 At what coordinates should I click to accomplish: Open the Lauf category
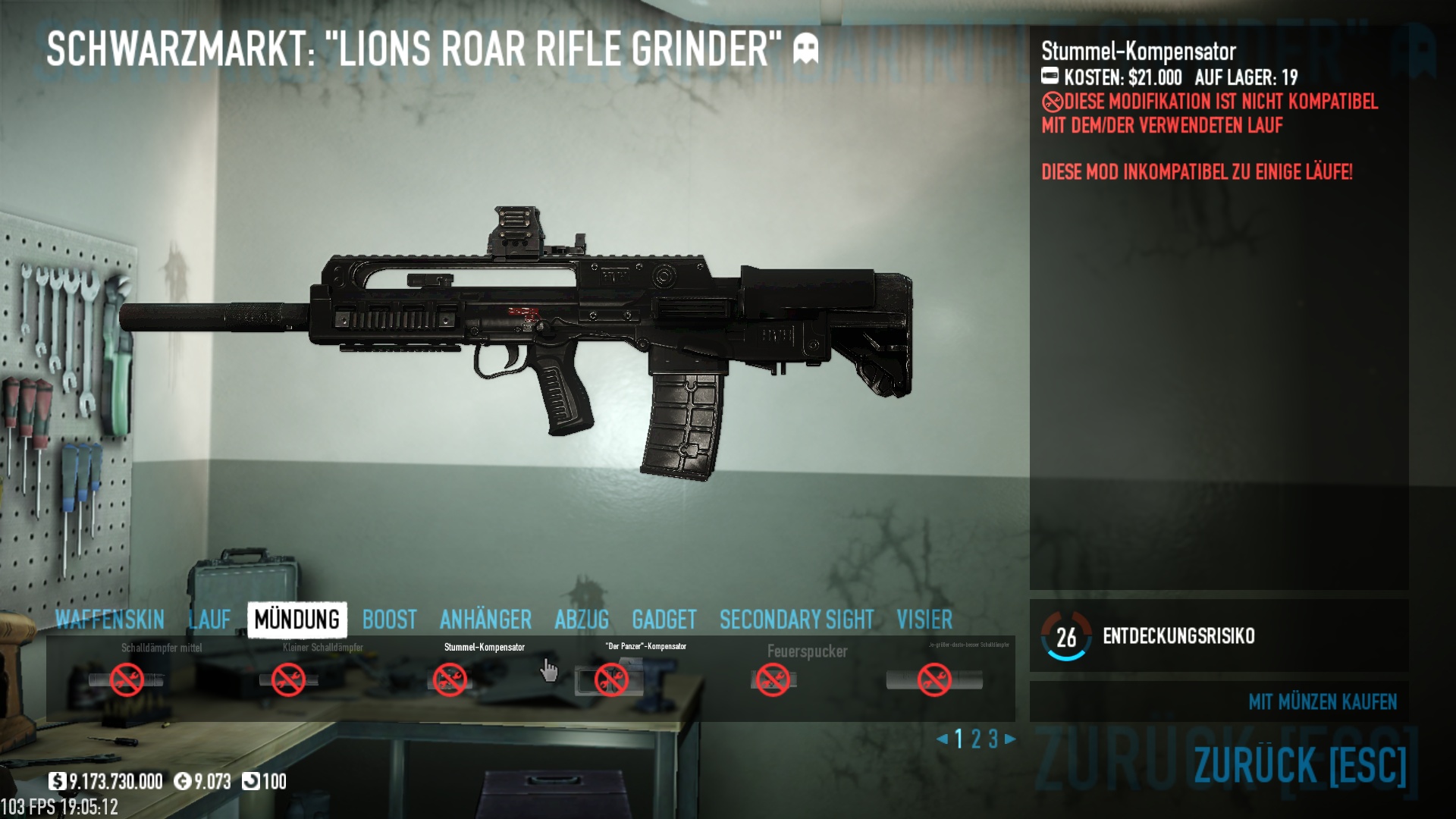tap(209, 620)
